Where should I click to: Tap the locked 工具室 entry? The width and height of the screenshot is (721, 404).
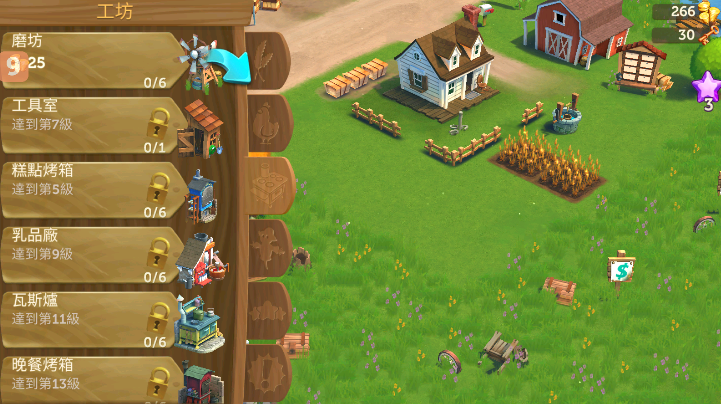[95, 124]
